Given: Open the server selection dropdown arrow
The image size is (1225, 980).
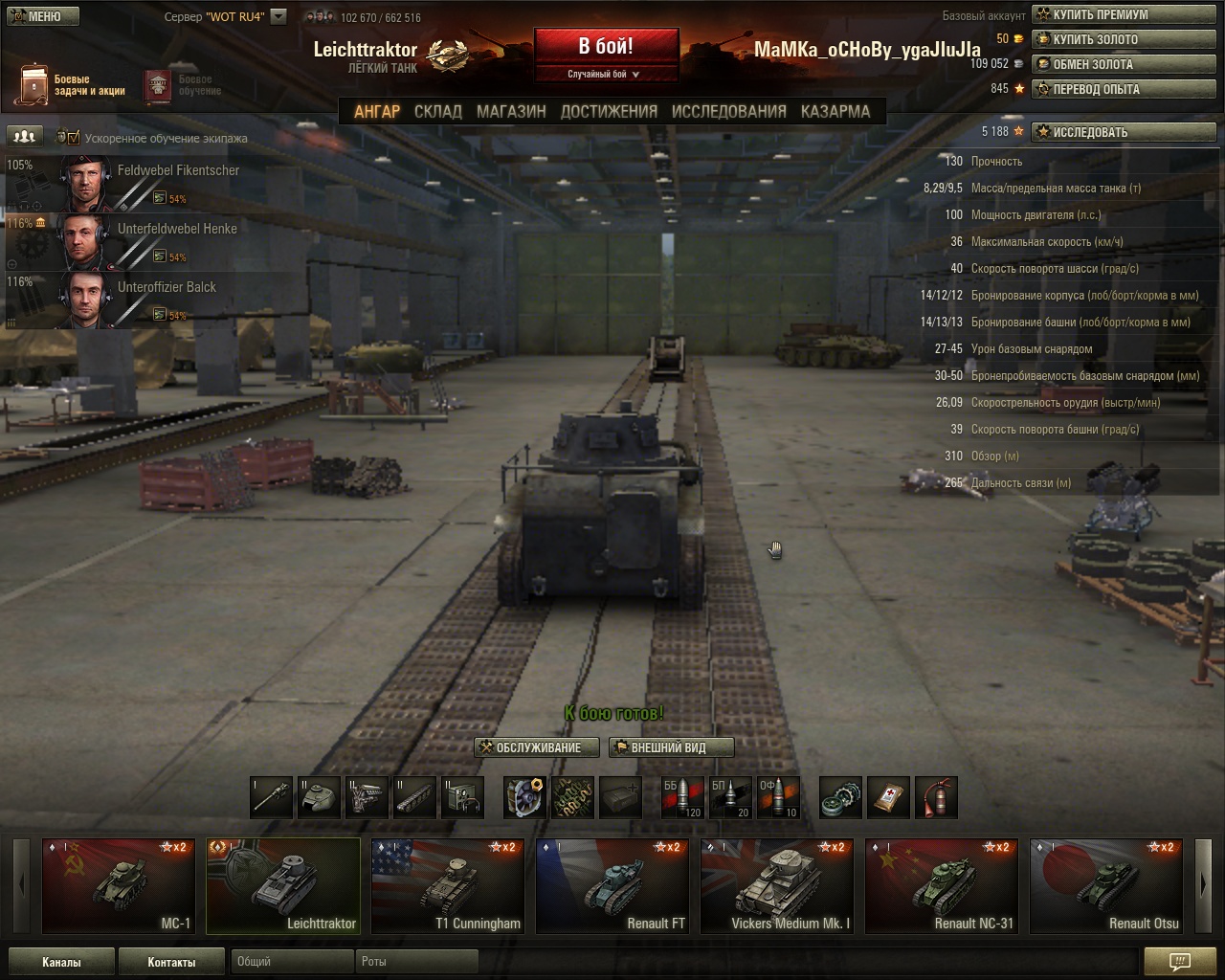Looking at the screenshot, I should click(x=278, y=16).
